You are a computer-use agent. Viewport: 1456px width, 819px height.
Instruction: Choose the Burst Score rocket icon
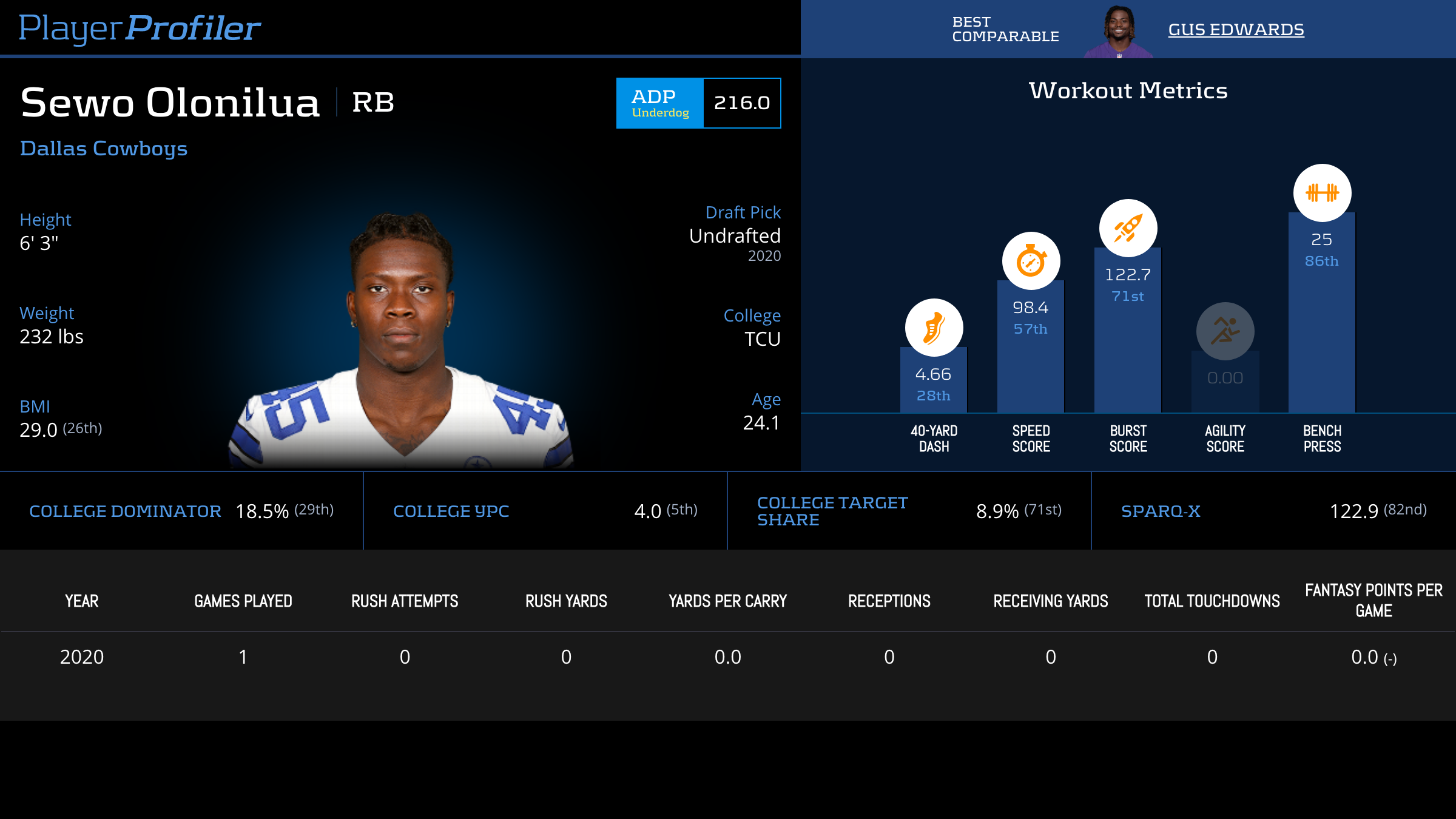[1128, 229]
